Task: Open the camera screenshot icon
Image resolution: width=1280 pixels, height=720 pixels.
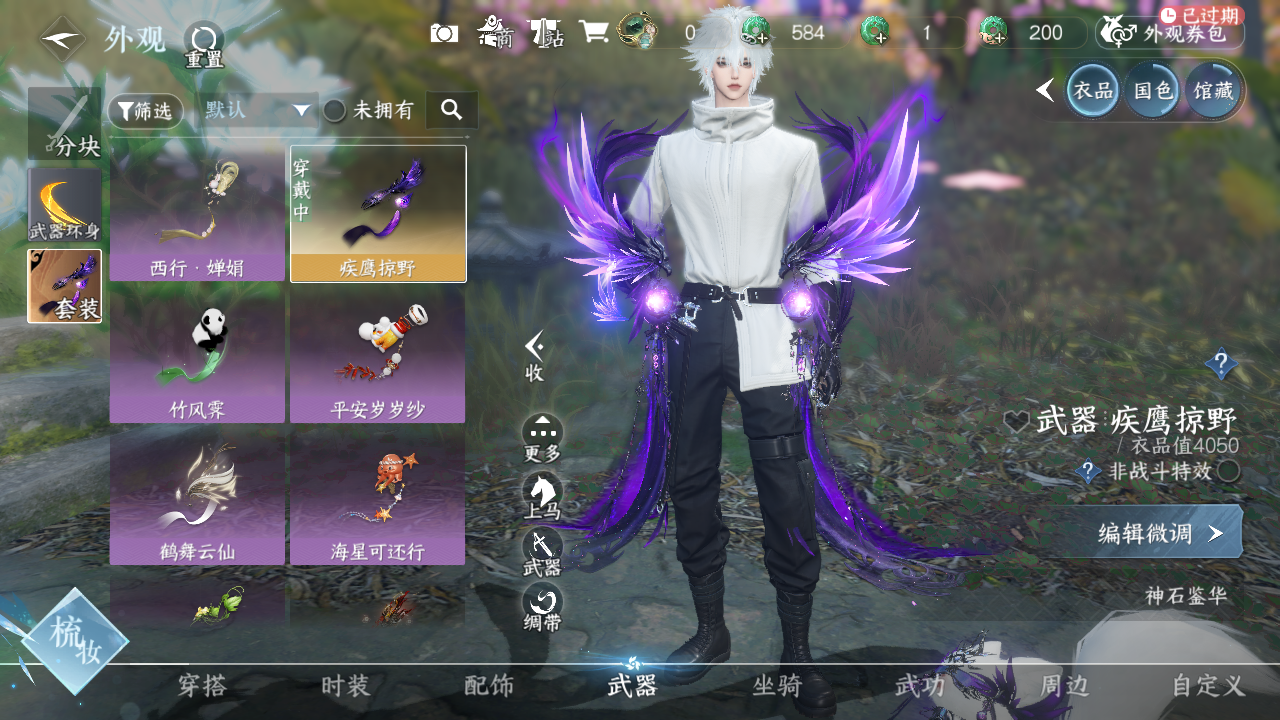Action: pyautogui.click(x=444, y=33)
